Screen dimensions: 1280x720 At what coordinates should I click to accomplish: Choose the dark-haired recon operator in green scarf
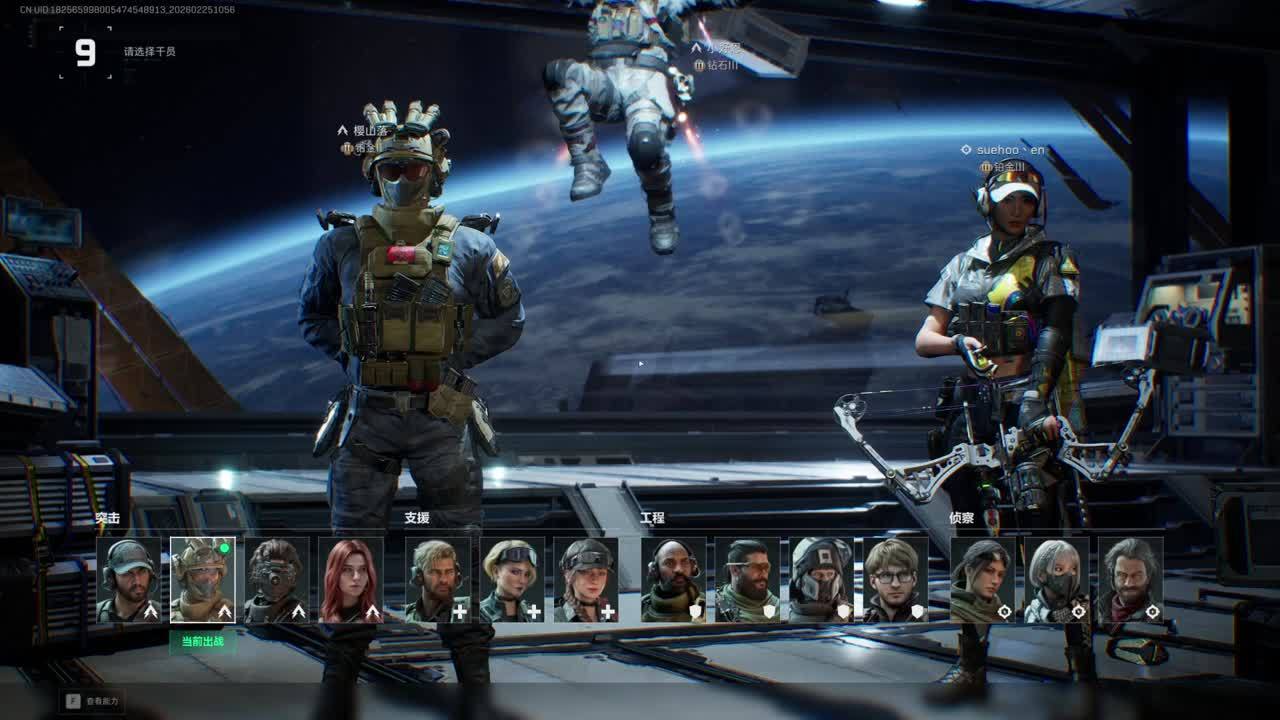pos(983,580)
